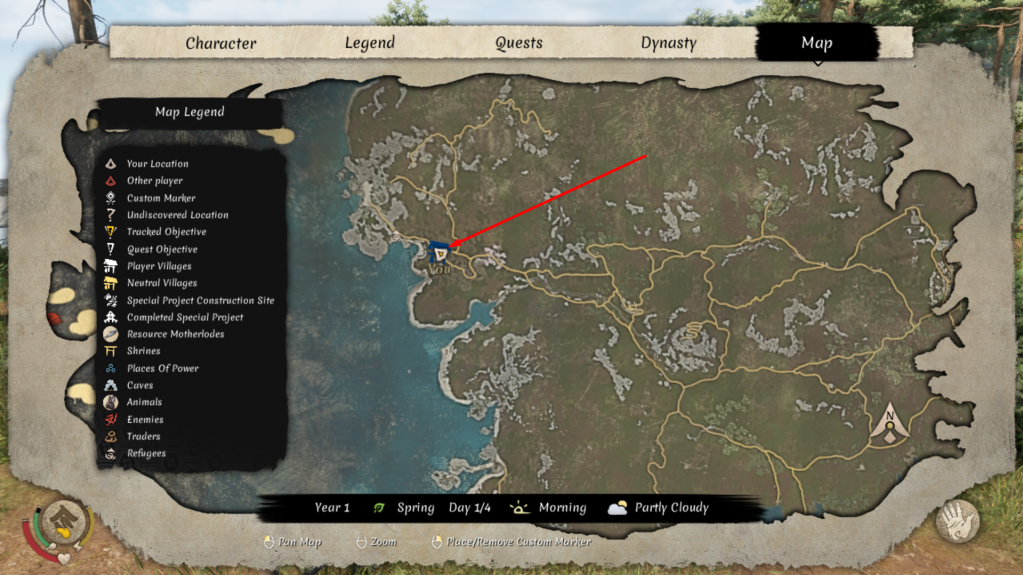Click the north compass icon on the map
1023x575 pixels.
(x=889, y=424)
